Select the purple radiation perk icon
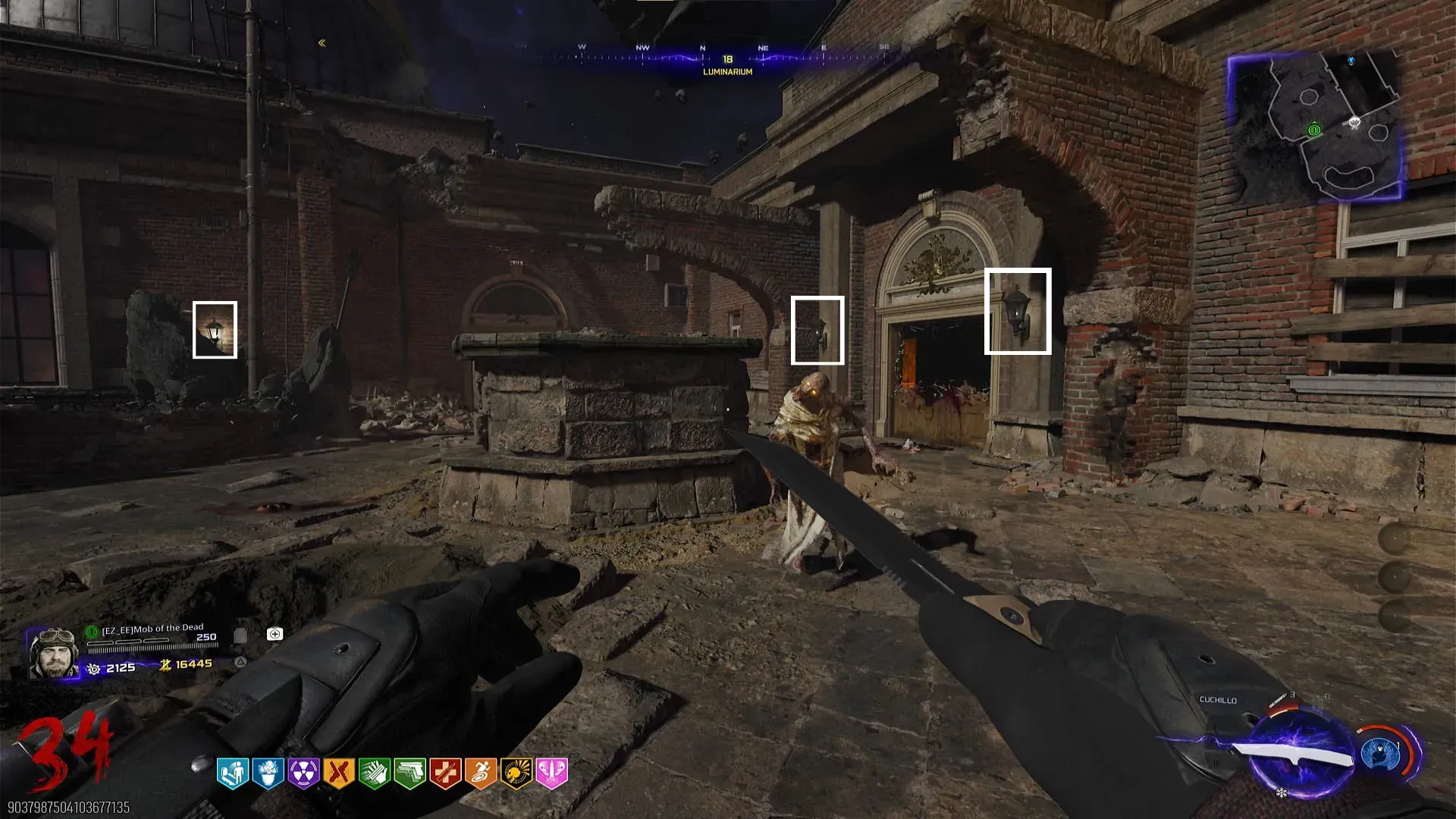Image resolution: width=1456 pixels, height=819 pixels. pos(303,773)
